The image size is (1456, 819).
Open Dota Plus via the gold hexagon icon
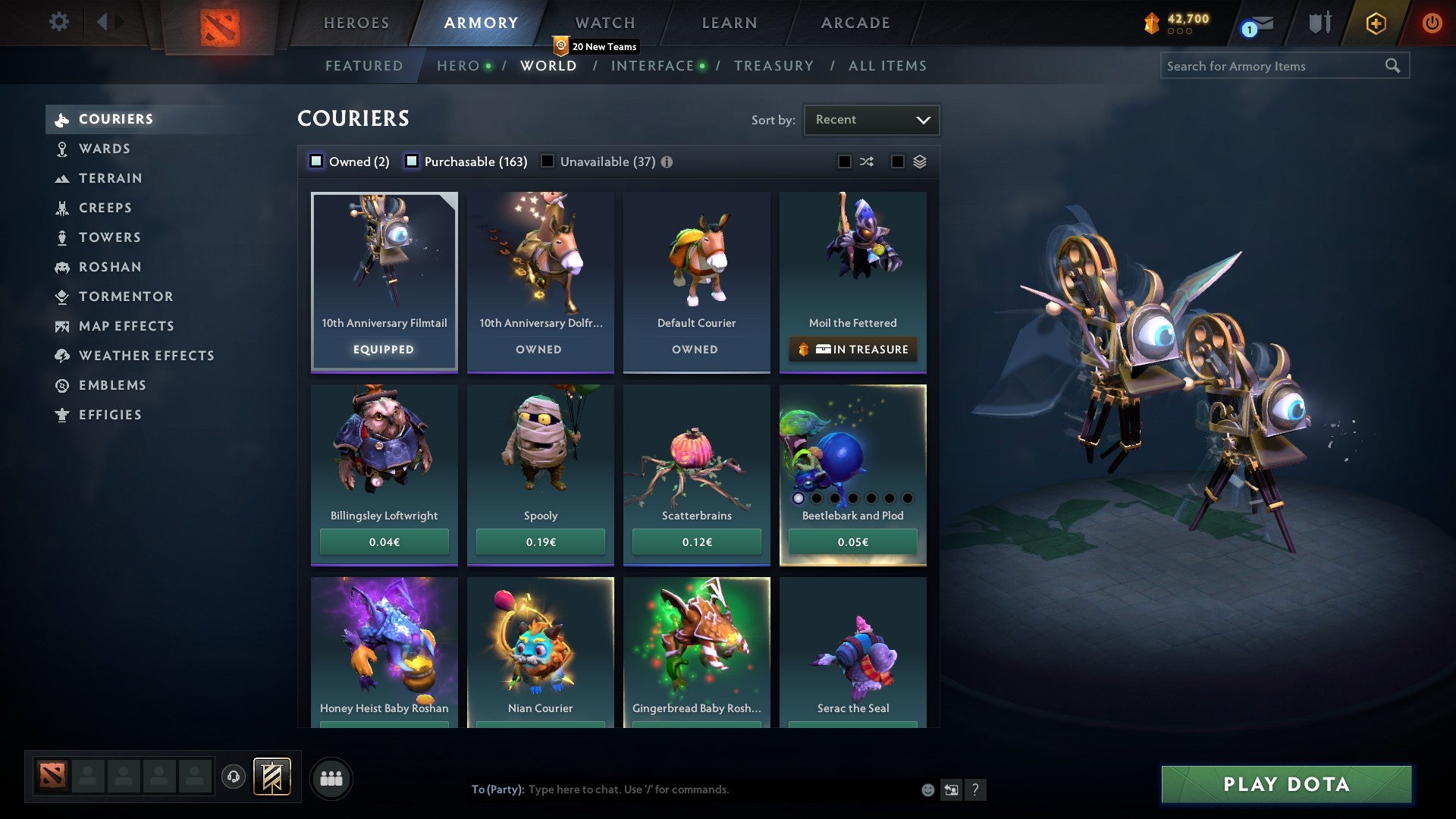point(1375,23)
